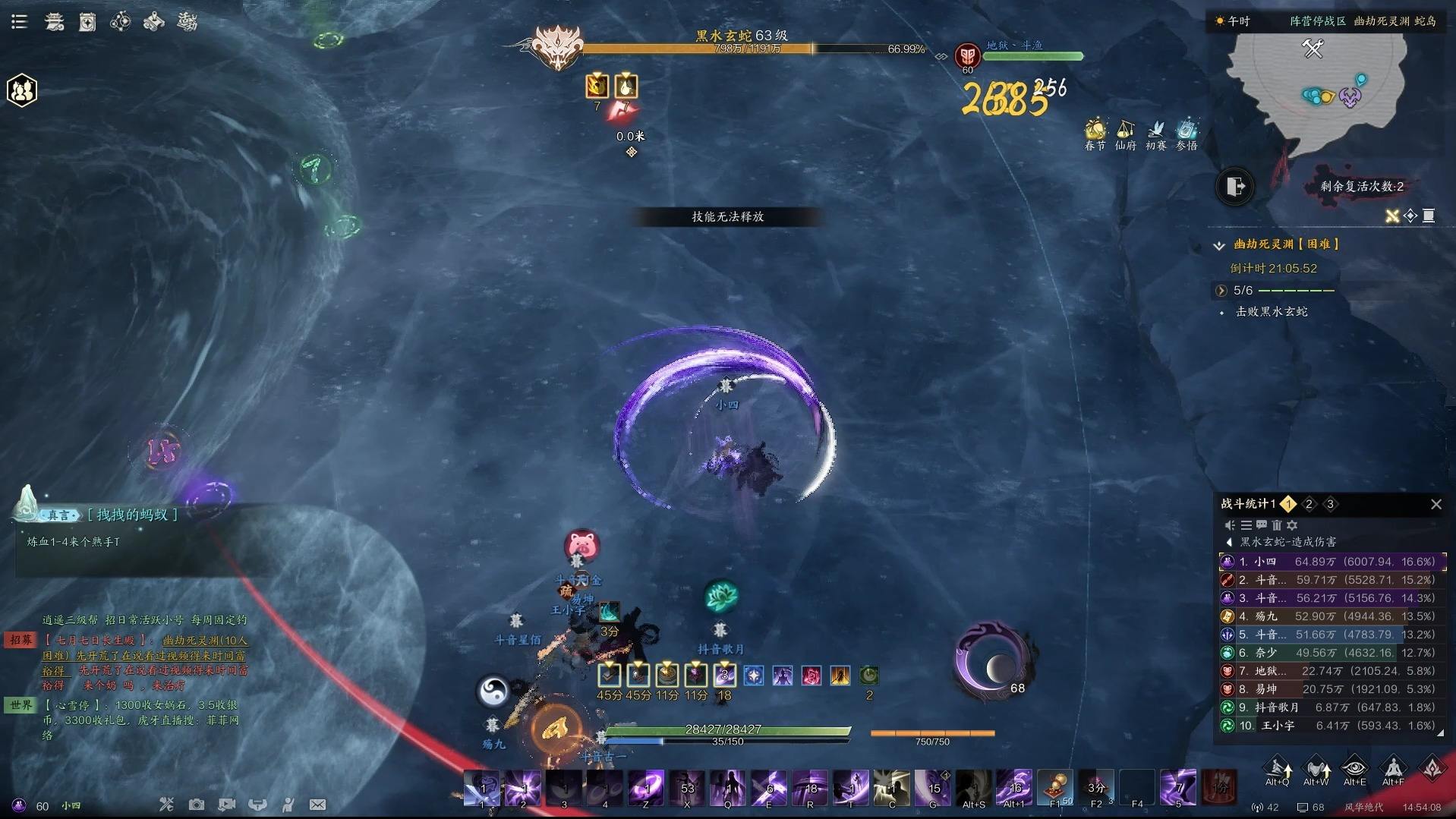The image size is (1456, 819).
Task: Open the main menu list icon
Action: tap(19, 21)
